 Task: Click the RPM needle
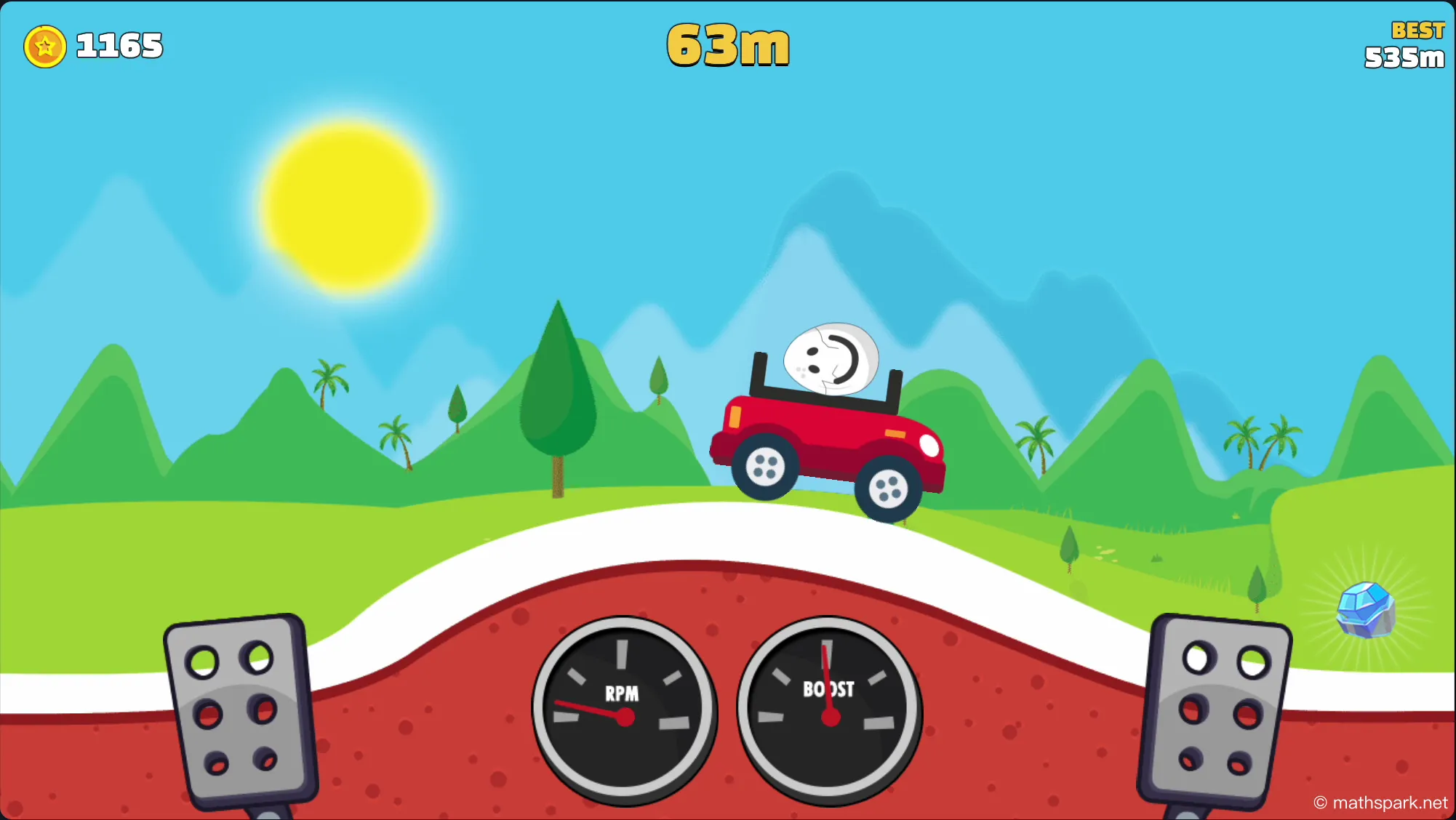point(589,709)
